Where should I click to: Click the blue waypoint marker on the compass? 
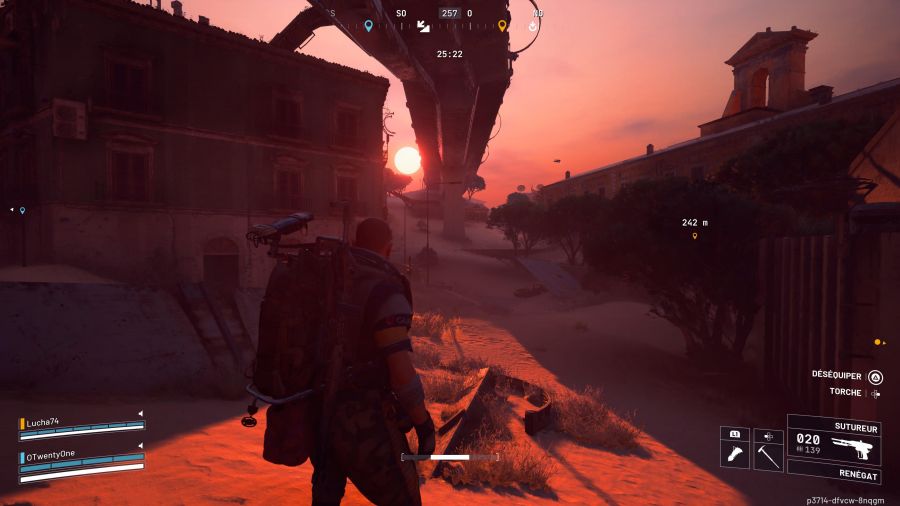369,25
